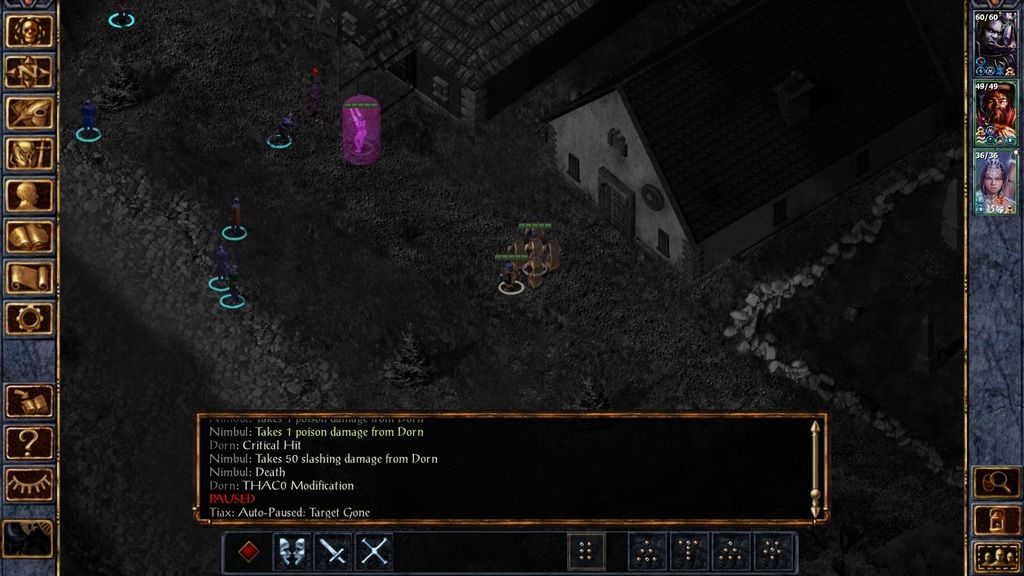Image resolution: width=1024 pixels, height=576 pixels.
Task: Click the red diamond action button
Action: (x=249, y=551)
